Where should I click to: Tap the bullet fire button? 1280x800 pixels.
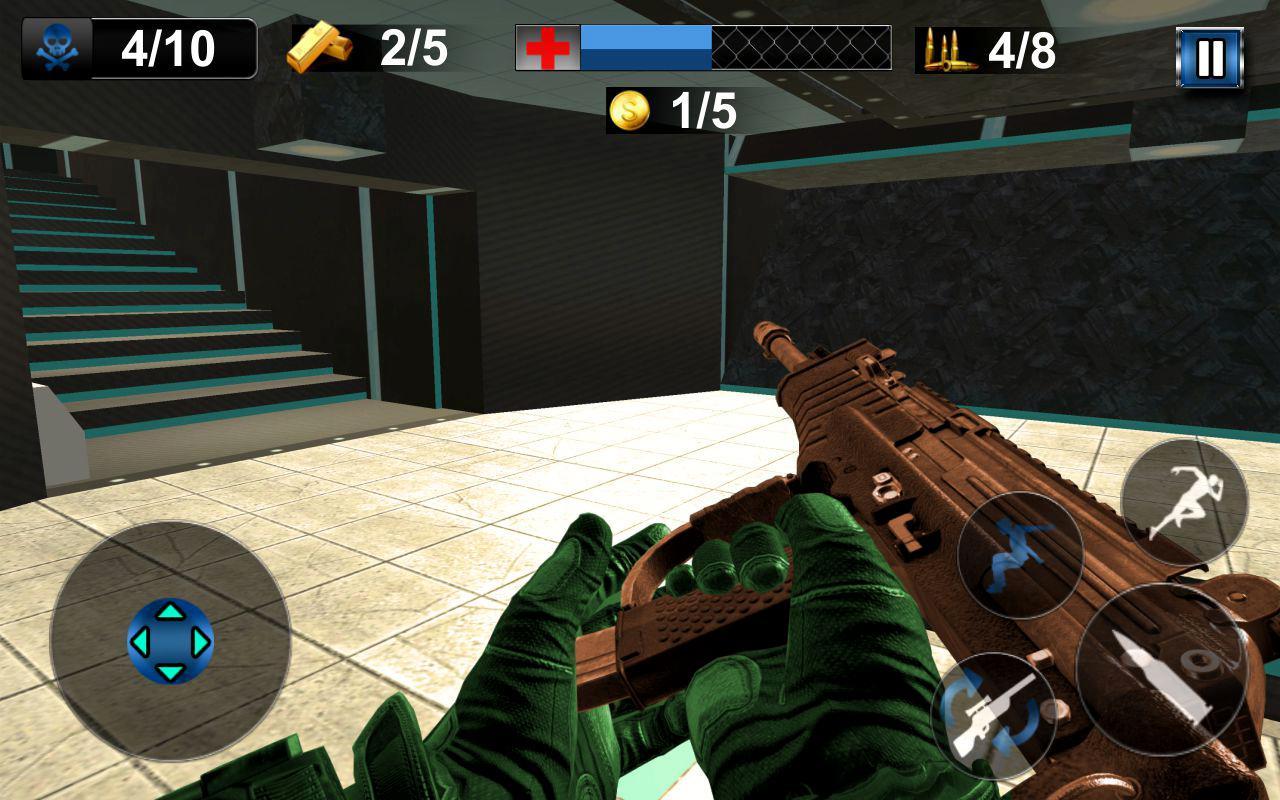coord(1161,669)
